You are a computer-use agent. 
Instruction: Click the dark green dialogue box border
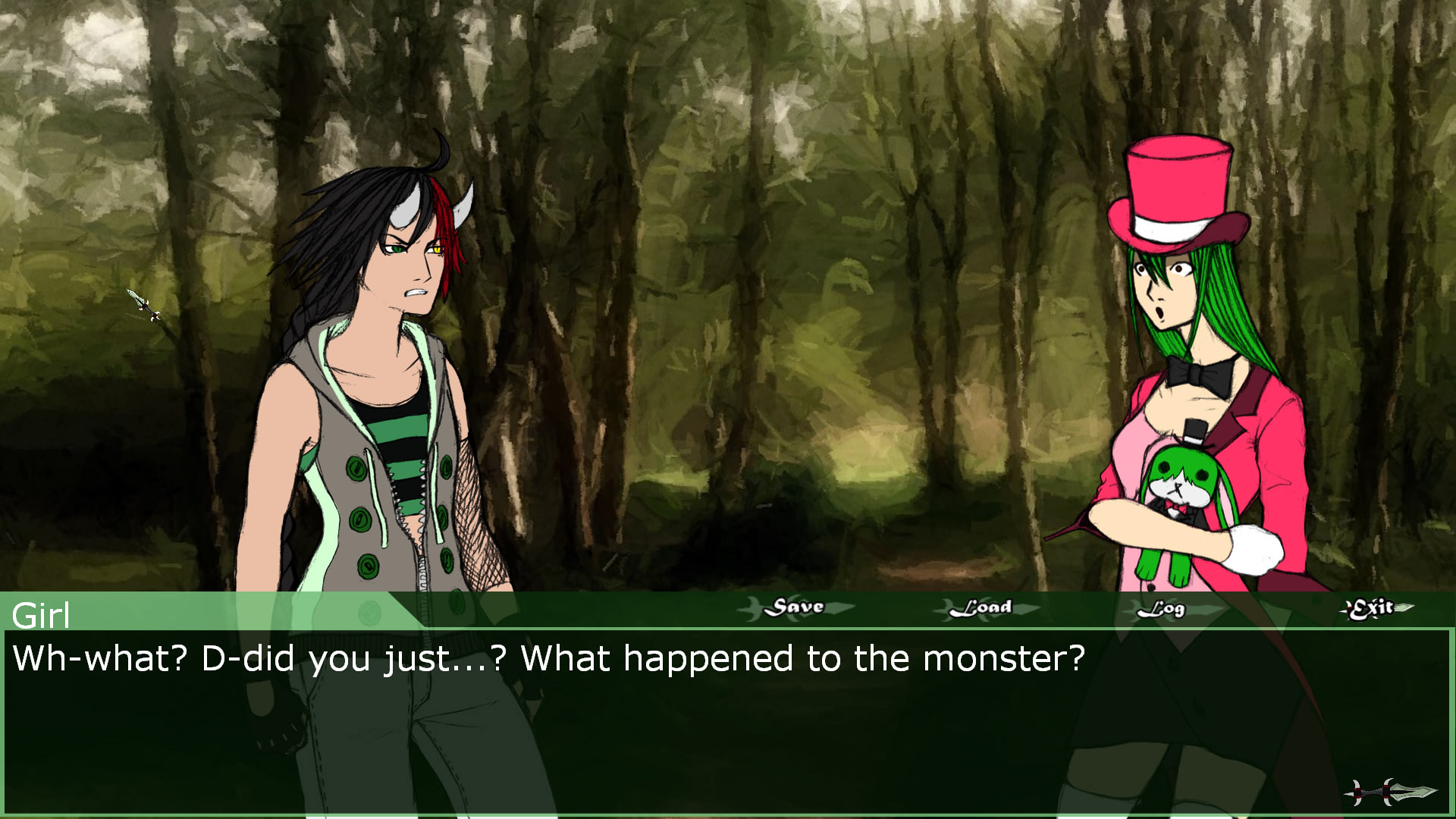point(728,813)
